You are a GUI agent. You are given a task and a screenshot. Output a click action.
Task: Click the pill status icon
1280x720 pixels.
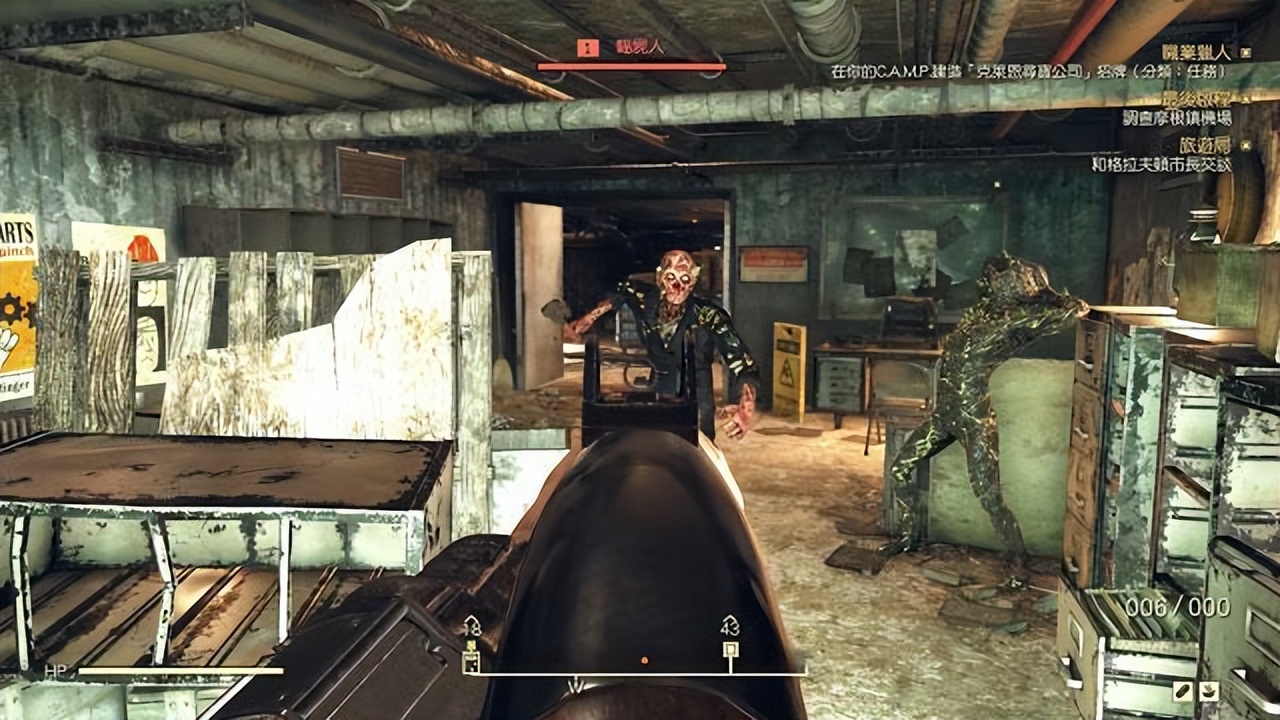coord(1183,690)
